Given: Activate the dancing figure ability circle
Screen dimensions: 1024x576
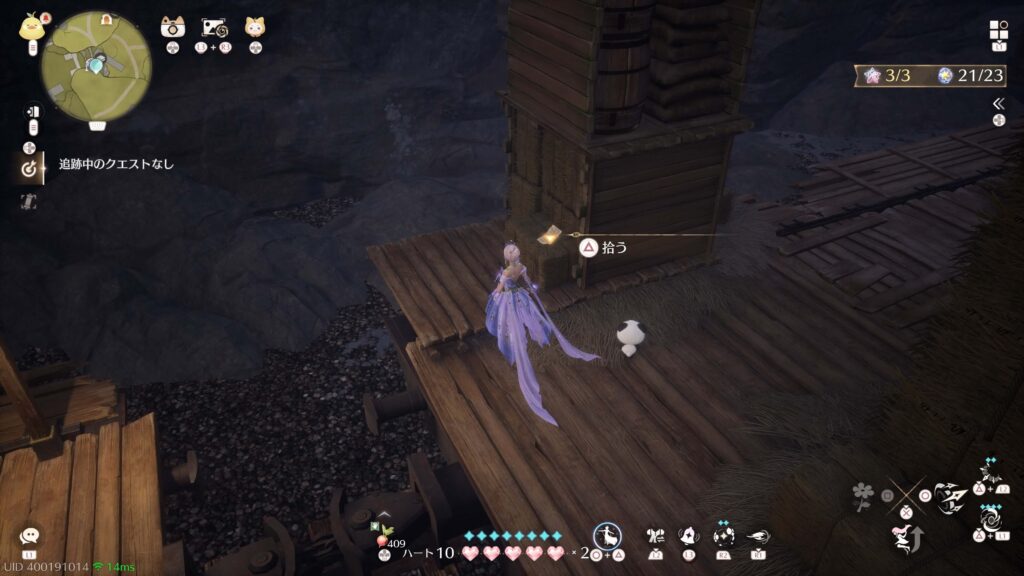Looking at the screenshot, I should (x=607, y=535).
